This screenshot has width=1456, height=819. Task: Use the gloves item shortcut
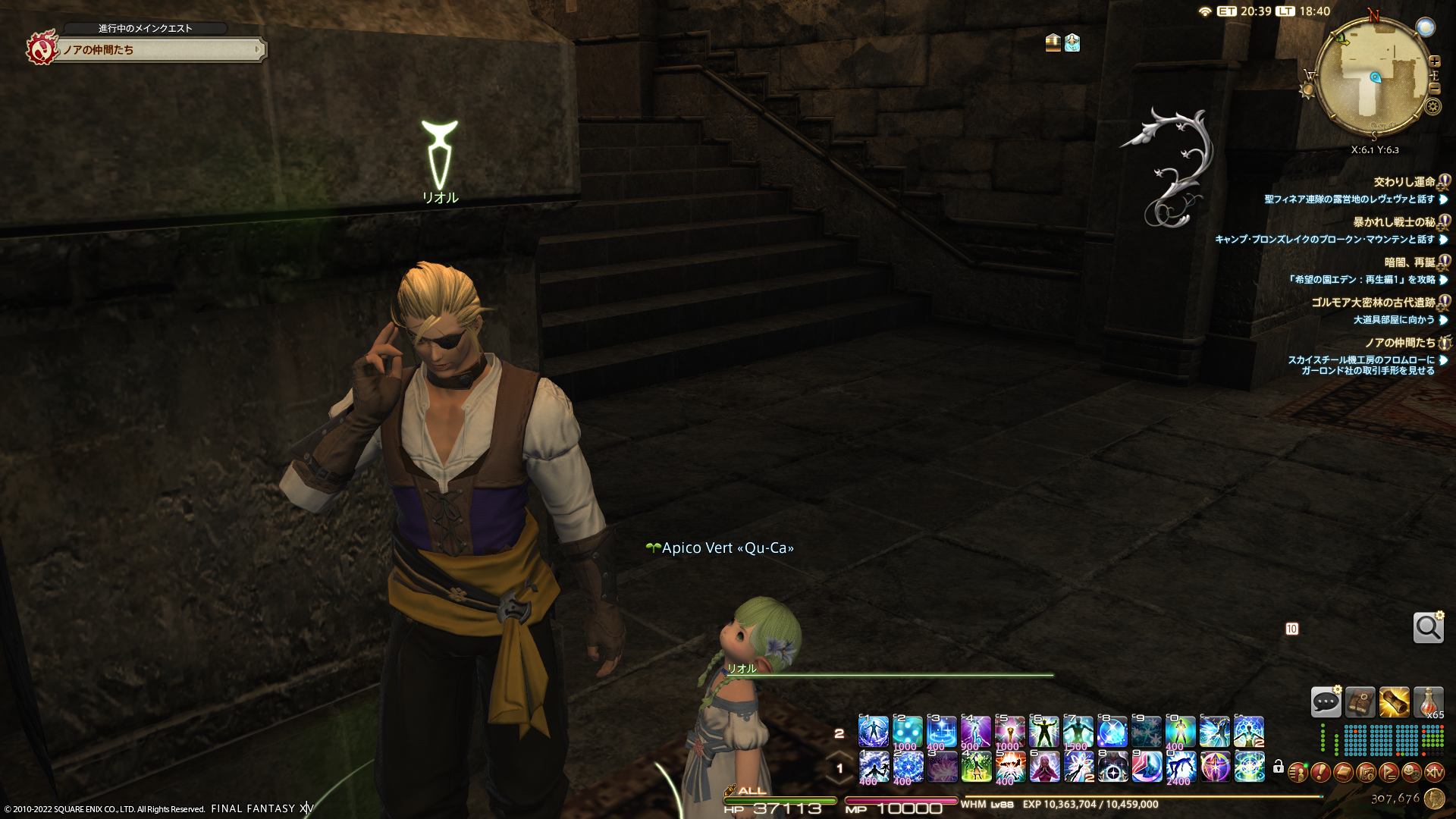pyautogui.click(x=1360, y=702)
